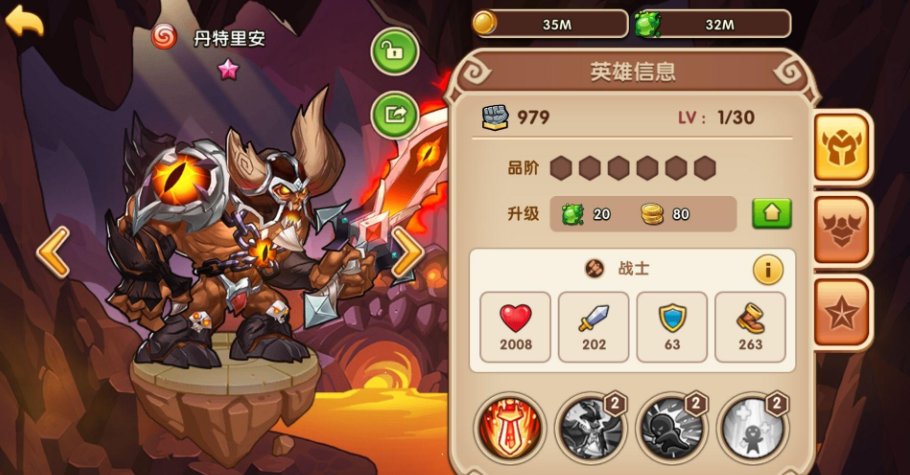
Task: Select the health heart stat tile
Action: point(516,327)
